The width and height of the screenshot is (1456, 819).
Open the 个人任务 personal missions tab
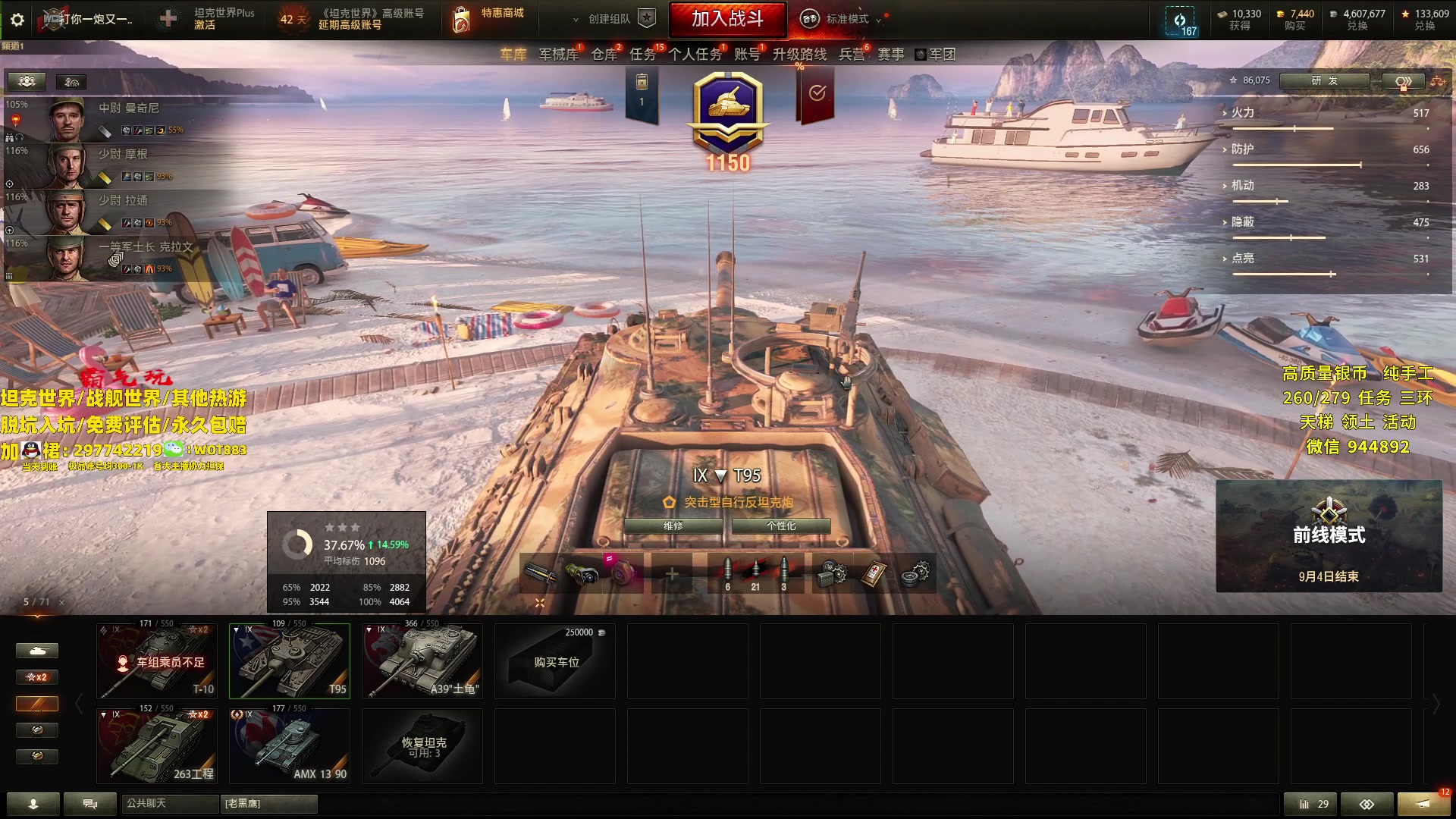[695, 55]
